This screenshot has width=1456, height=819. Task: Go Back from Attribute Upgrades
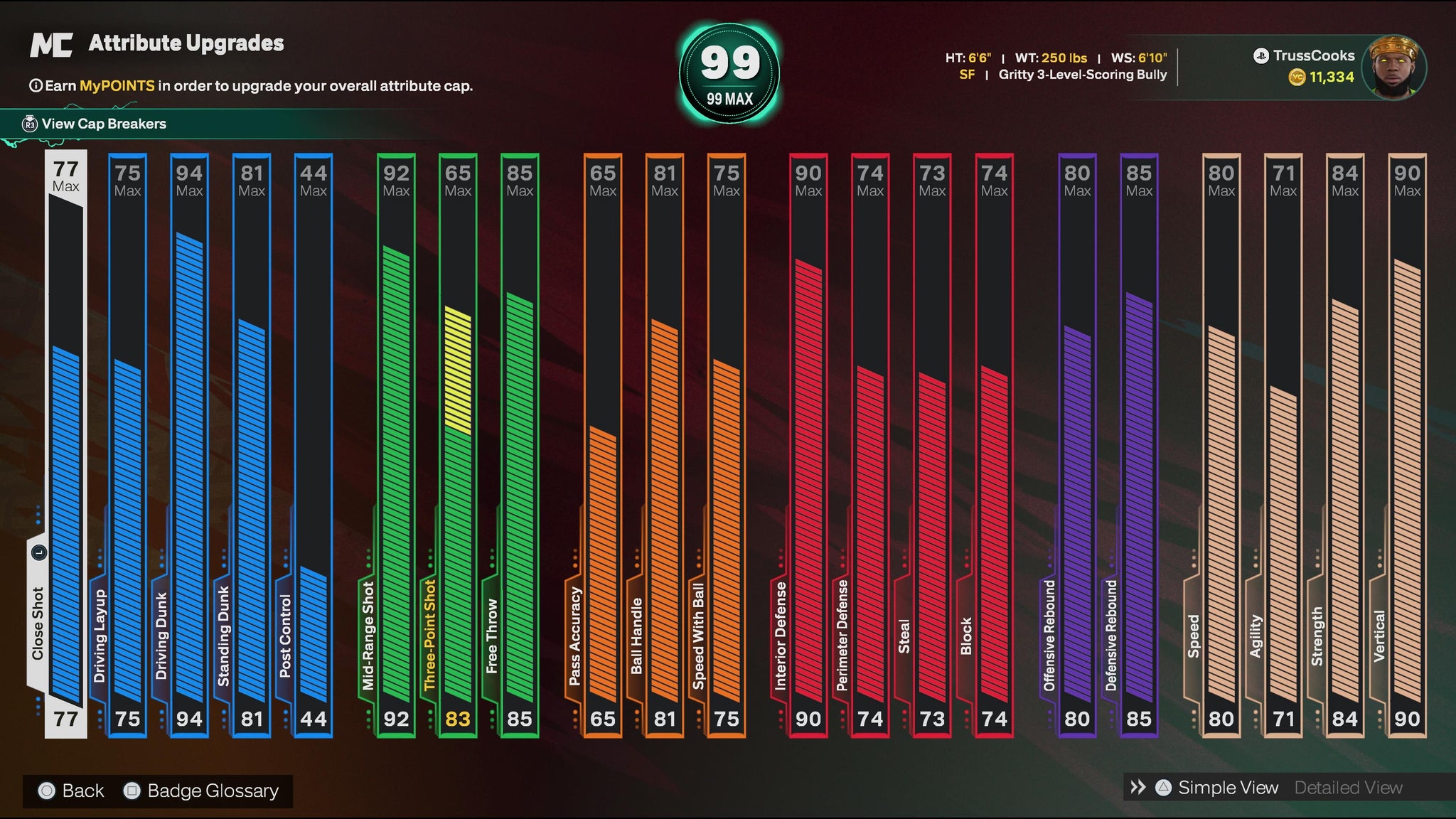72,791
